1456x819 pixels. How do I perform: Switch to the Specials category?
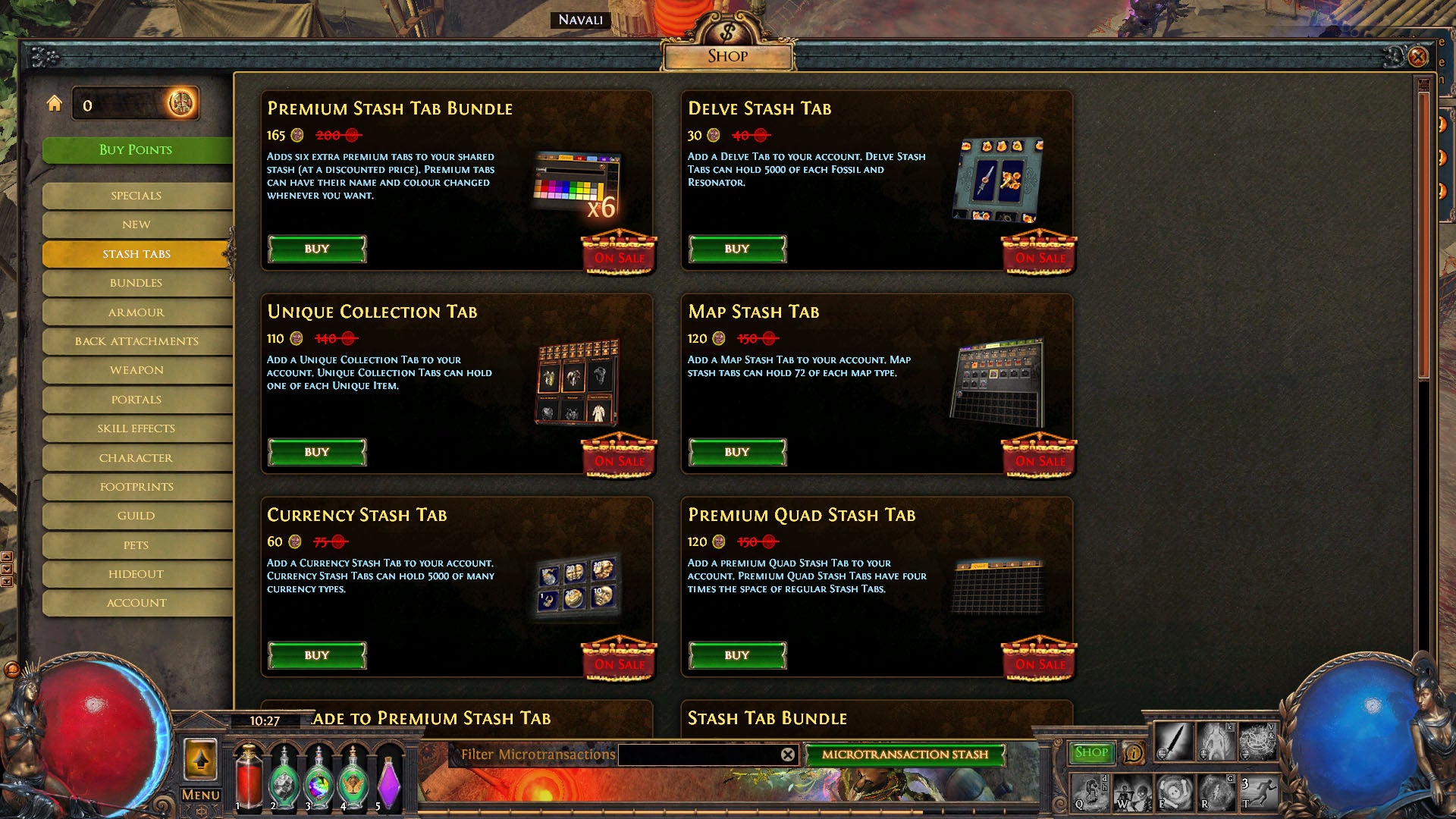click(x=136, y=196)
